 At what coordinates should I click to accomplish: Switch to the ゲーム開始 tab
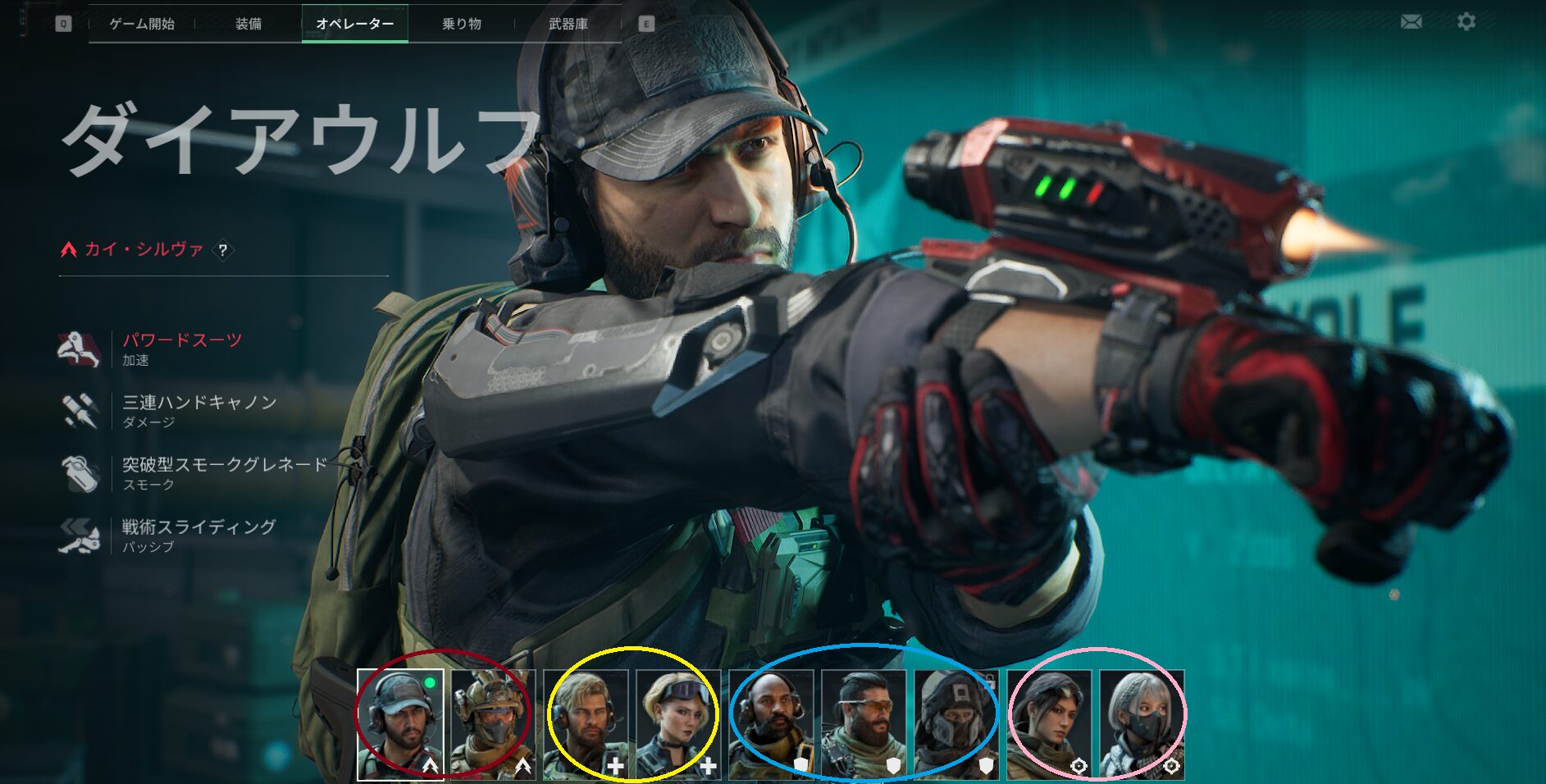142,24
